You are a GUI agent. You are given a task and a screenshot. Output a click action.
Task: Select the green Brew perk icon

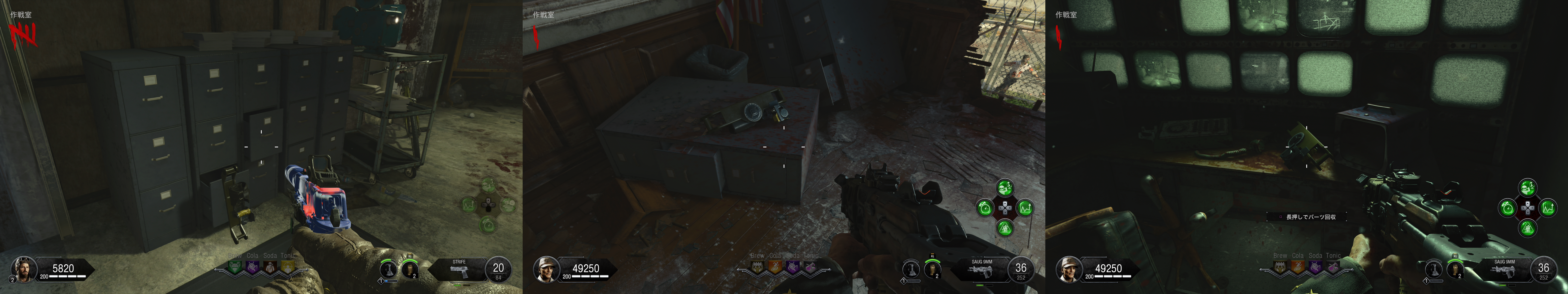235,266
